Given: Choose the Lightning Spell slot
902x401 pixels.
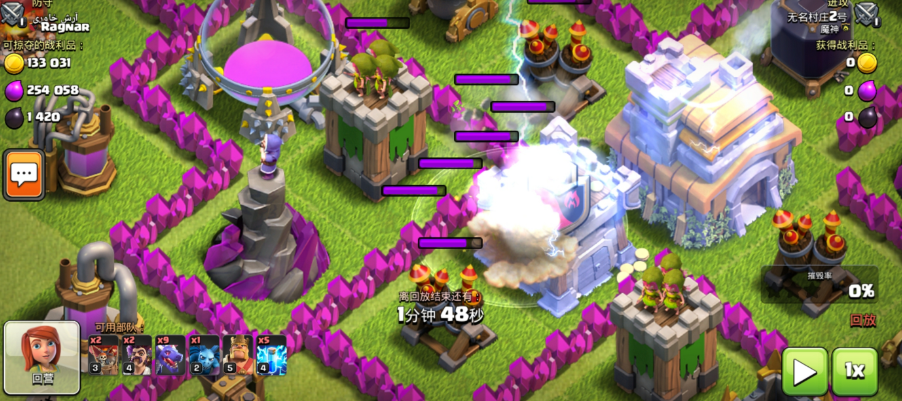Looking at the screenshot, I should pyautogui.click(x=270, y=355).
